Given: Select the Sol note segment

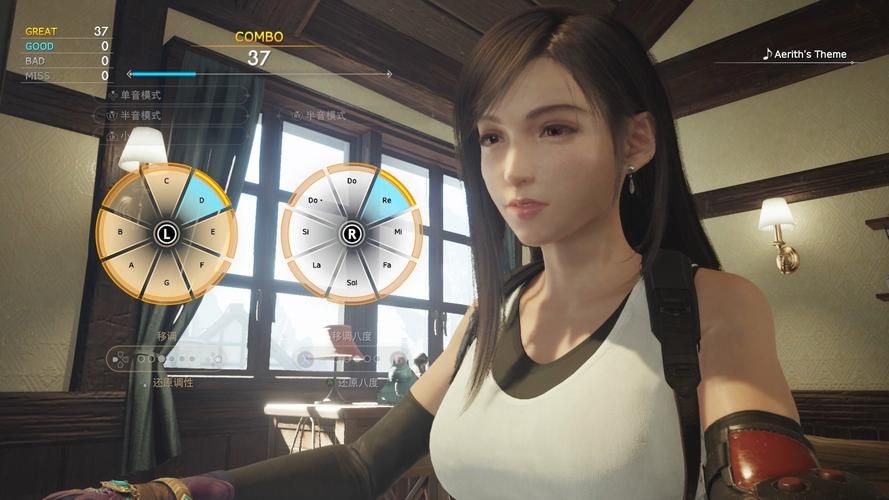Looking at the screenshot, I should (x=352, y=282).
